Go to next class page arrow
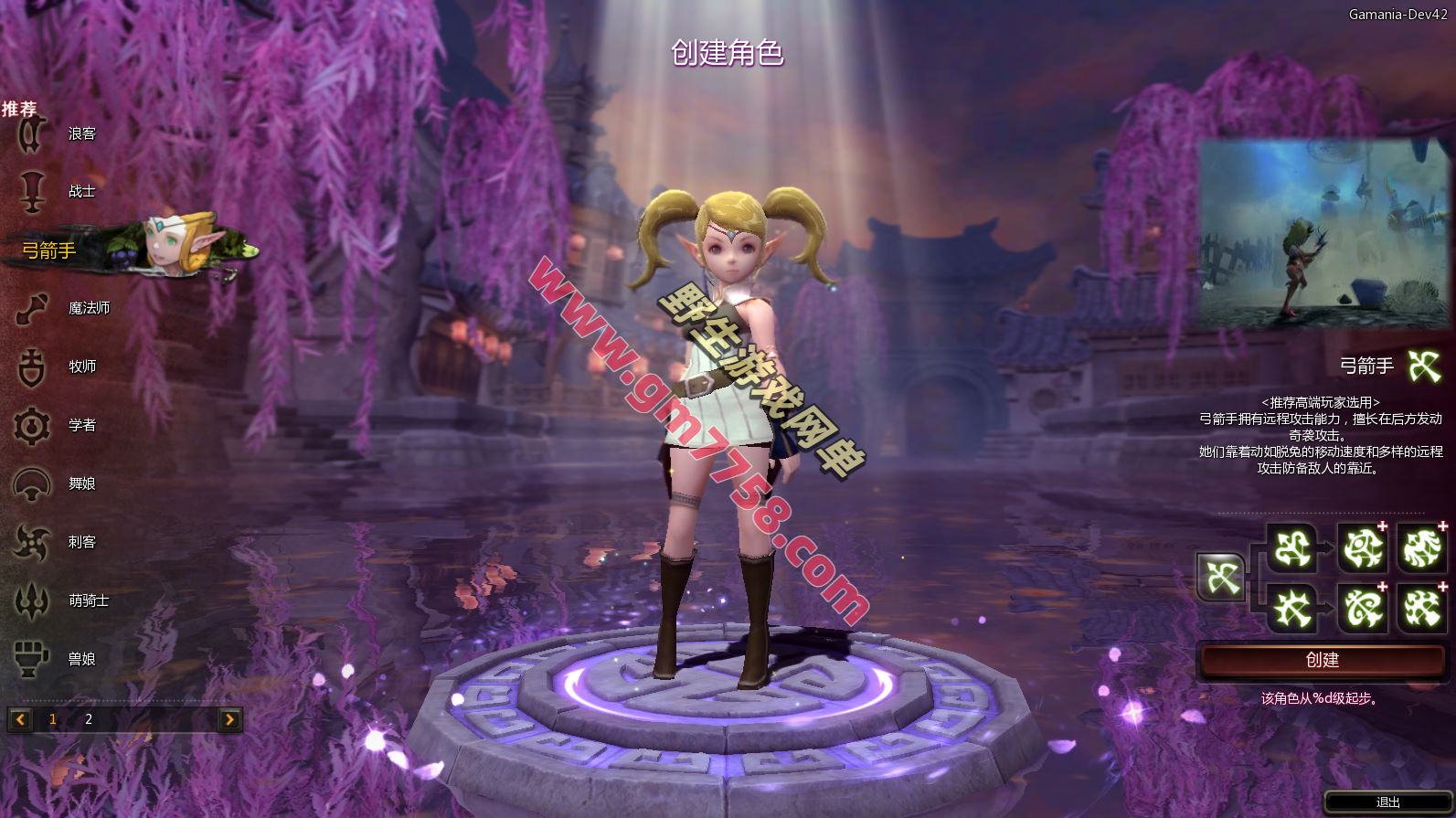The height and width of the screenshot is (818, 1456). click(x=229, y=719)
